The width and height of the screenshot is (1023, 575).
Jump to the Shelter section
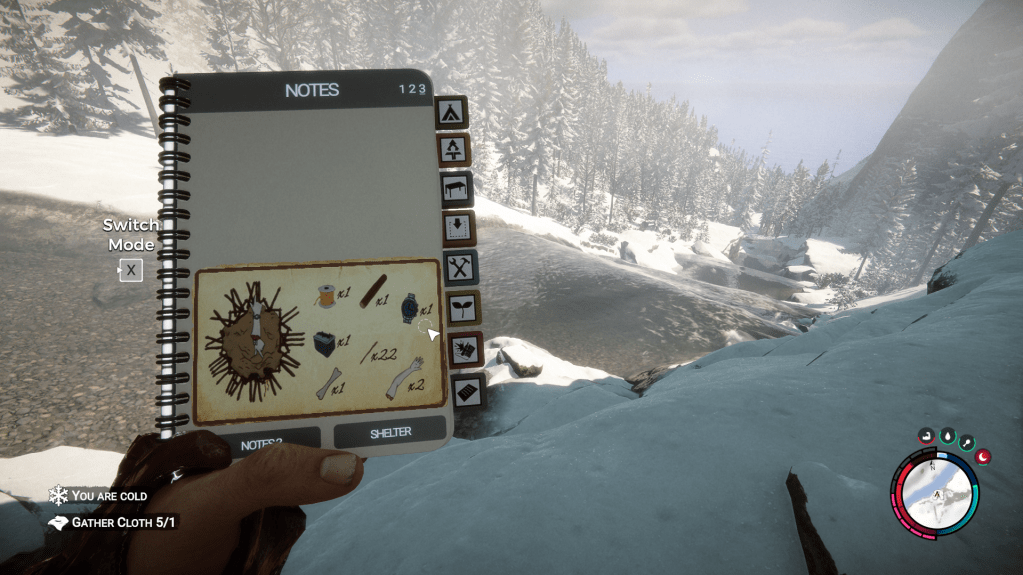point(389,433)
